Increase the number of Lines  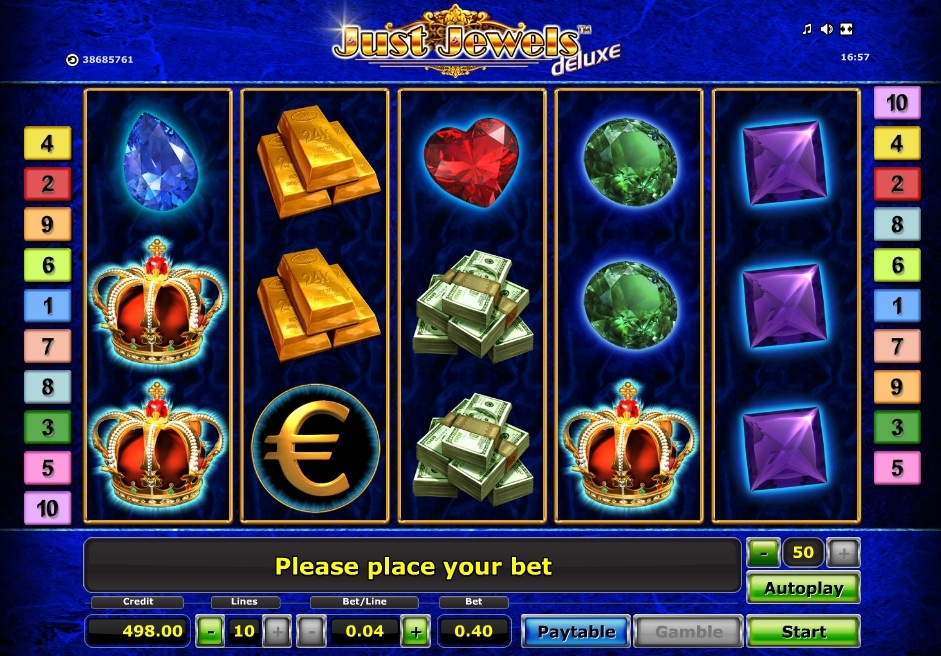click(277, 631)
